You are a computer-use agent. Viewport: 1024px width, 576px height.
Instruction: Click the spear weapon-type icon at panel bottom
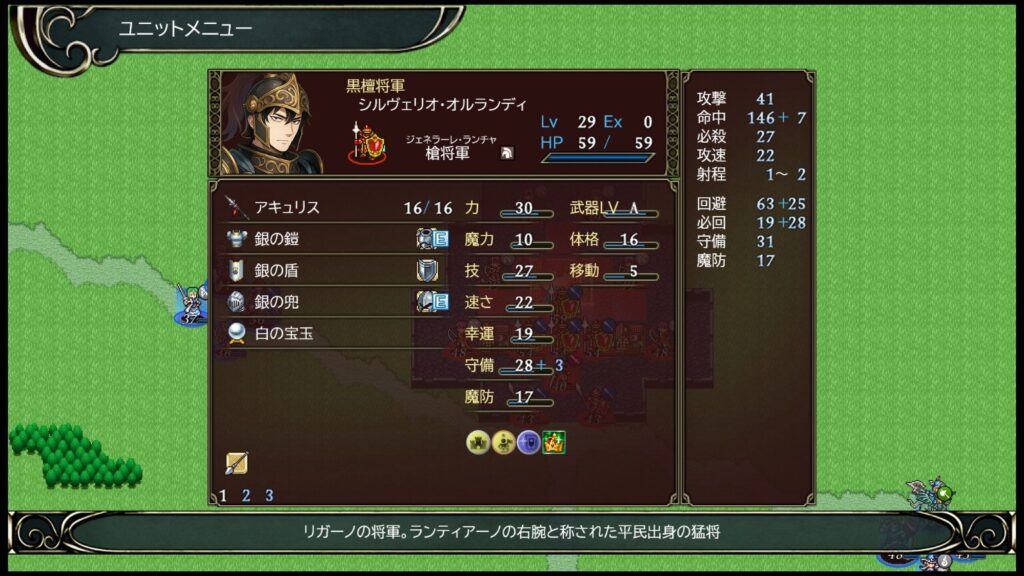pyautogui.click(x=236, y=462)
